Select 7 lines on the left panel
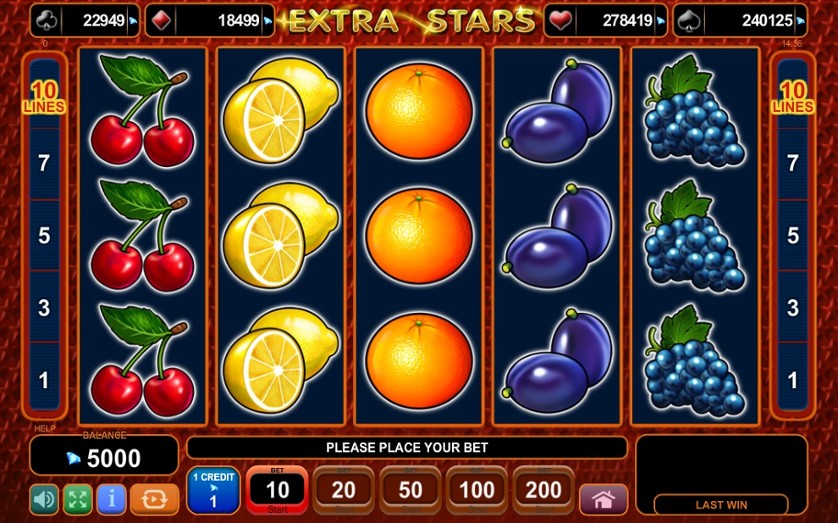This screenshot has height=523, width=838. pyautogui.click(x=44, y=163)
